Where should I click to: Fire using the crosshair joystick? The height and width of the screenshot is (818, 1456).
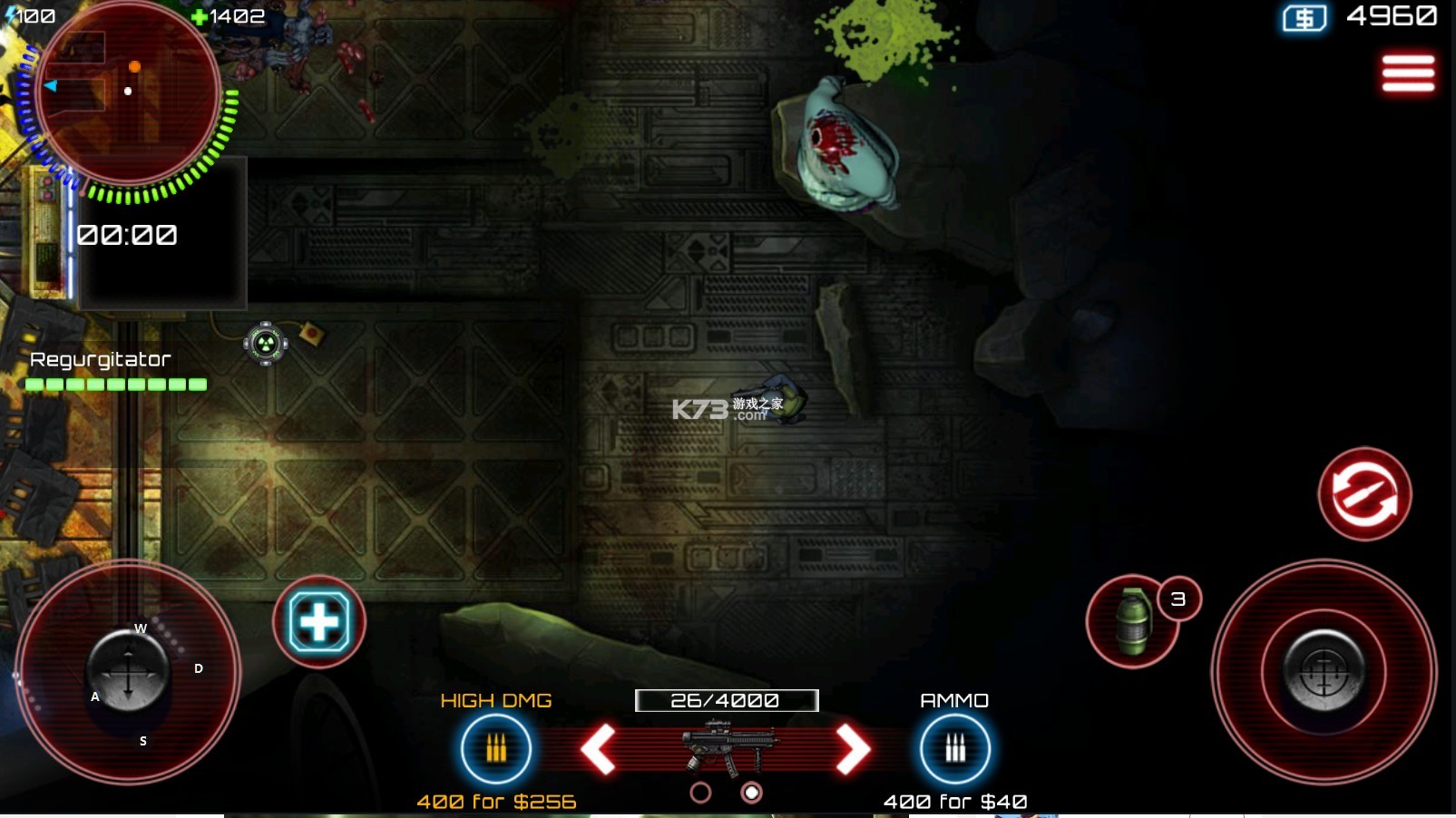[1324, 672]
